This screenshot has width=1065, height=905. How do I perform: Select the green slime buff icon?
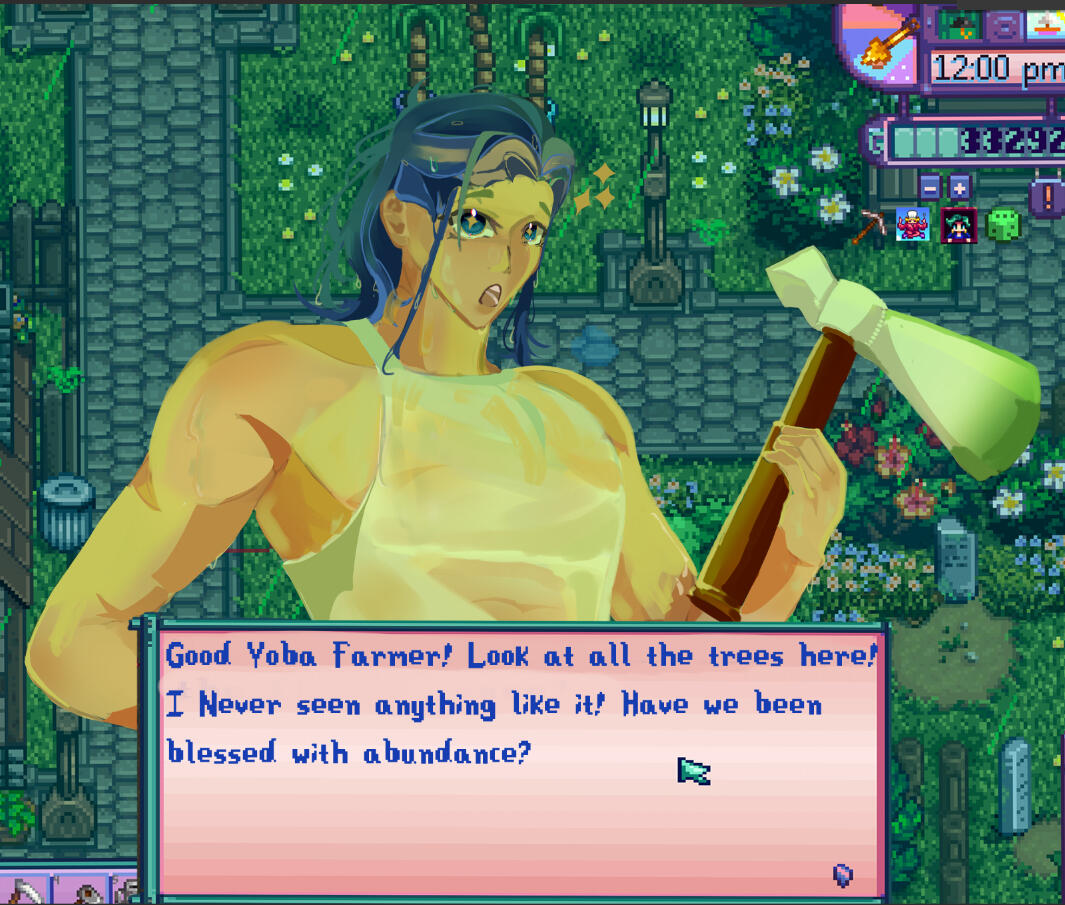coord(1002,225)
